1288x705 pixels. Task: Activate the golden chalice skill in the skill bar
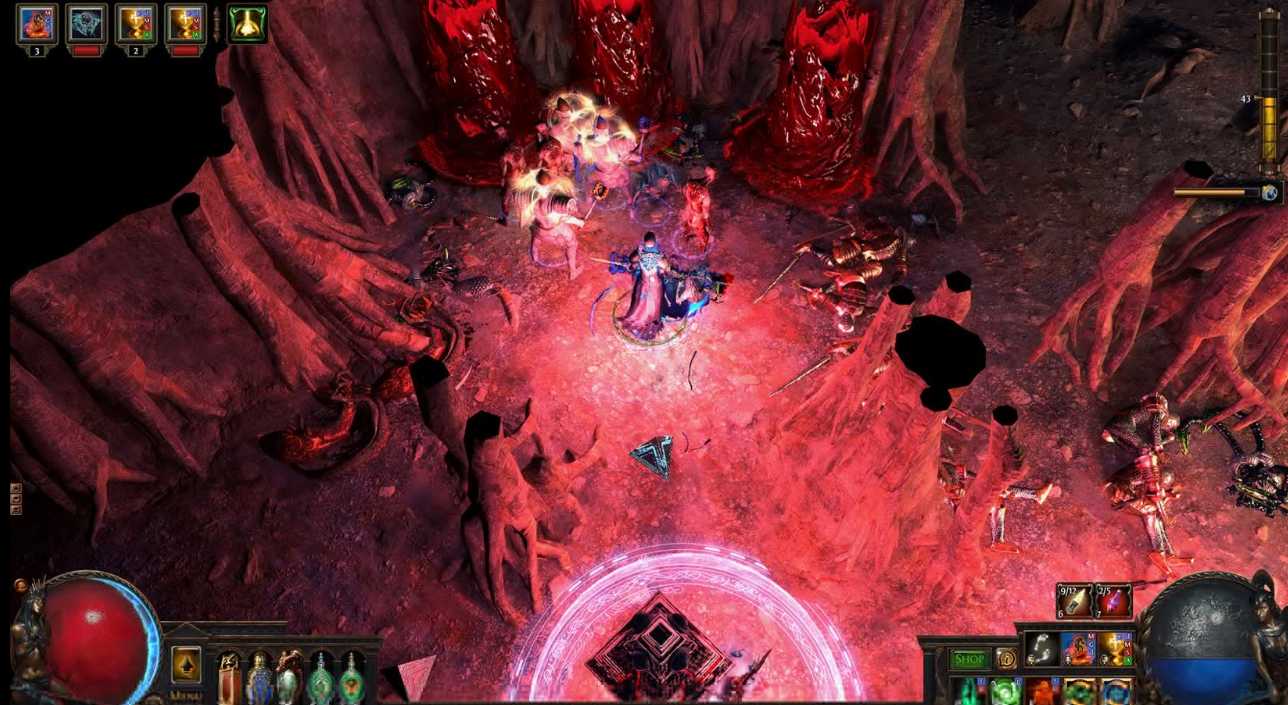tap(1116, 649)
